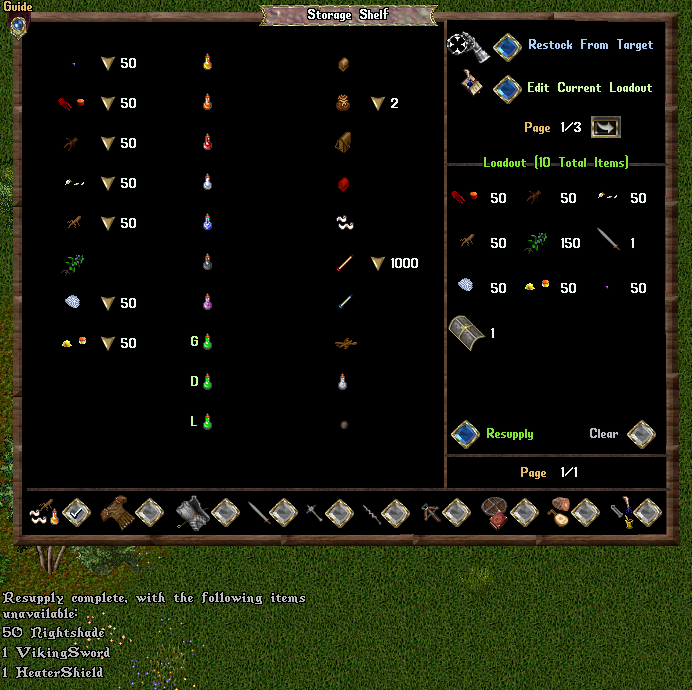
Task: Pick the Deadly green potion marked D
Action: (x=208, y=382)
